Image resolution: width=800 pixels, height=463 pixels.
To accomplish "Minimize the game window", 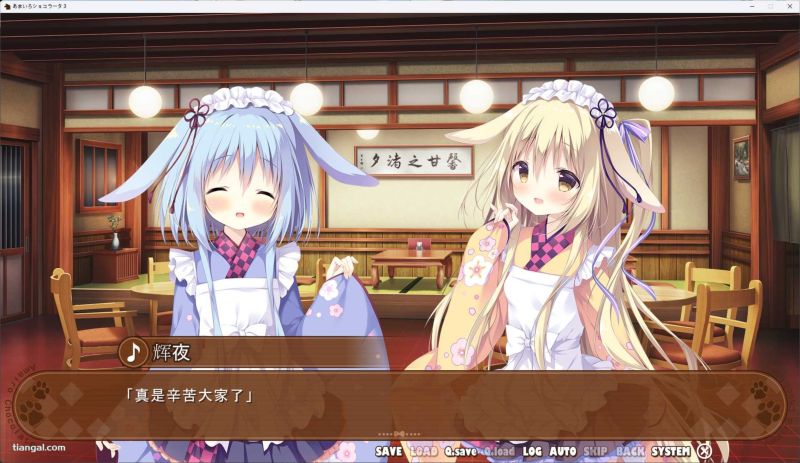I will coord(723,6).
